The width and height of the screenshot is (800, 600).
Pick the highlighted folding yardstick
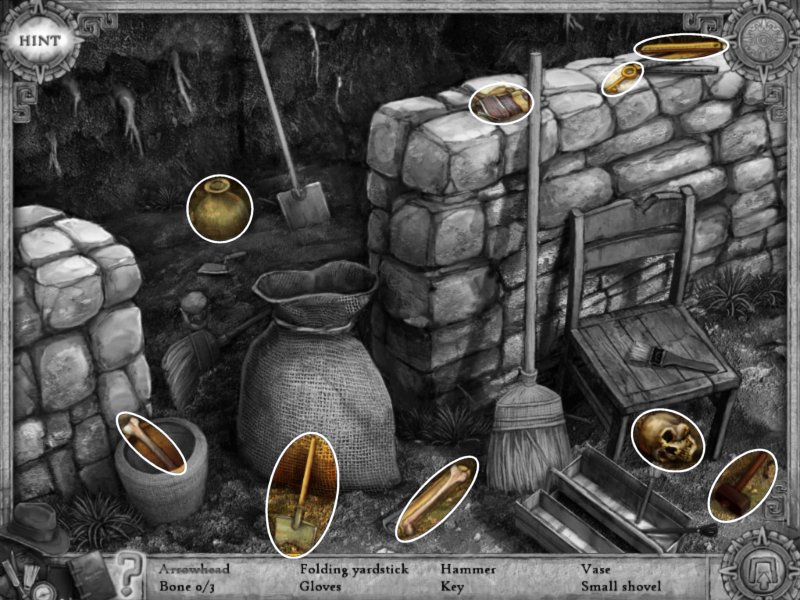click(x=681, y=47)
